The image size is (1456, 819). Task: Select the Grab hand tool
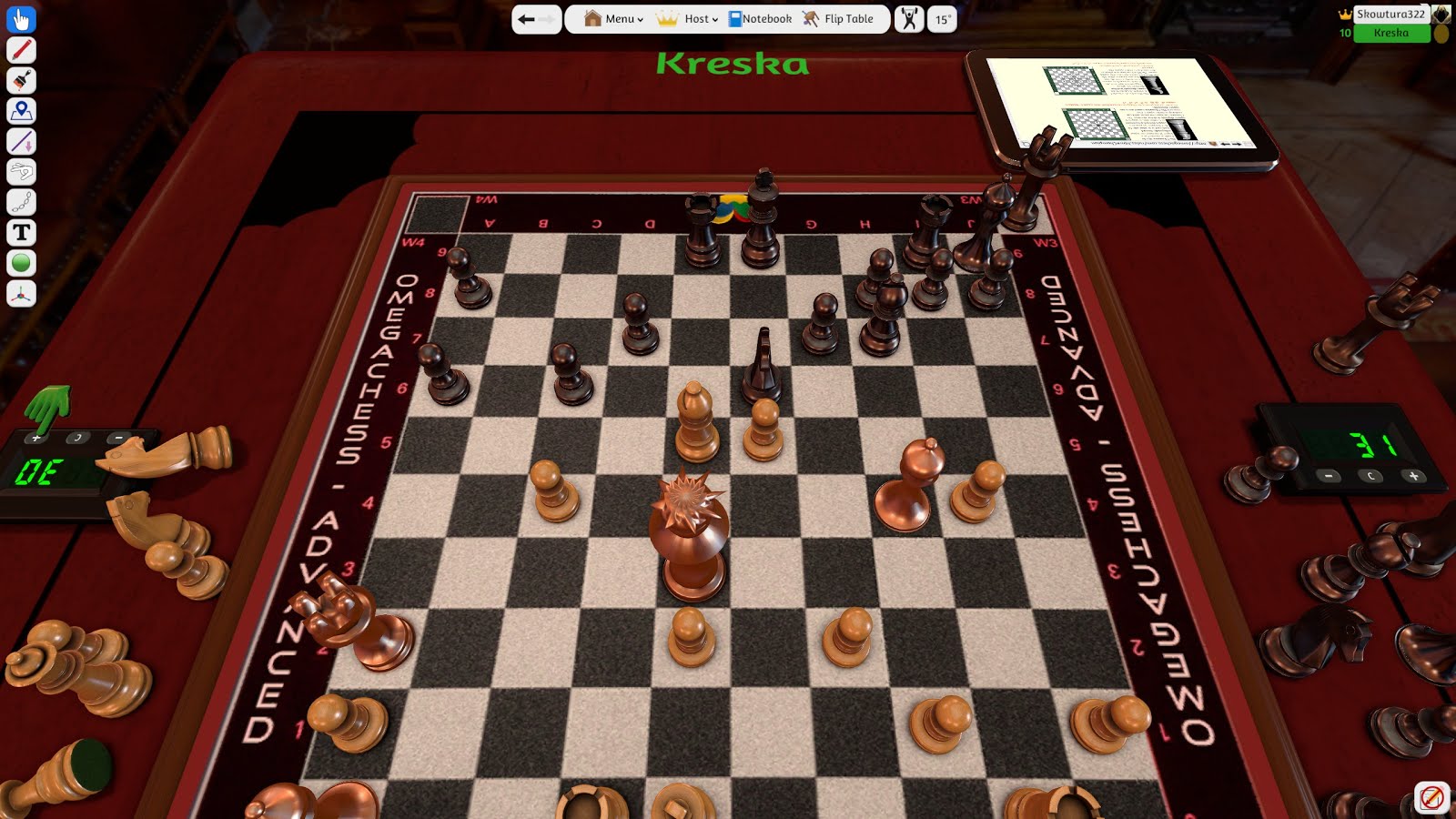[20, 18]
